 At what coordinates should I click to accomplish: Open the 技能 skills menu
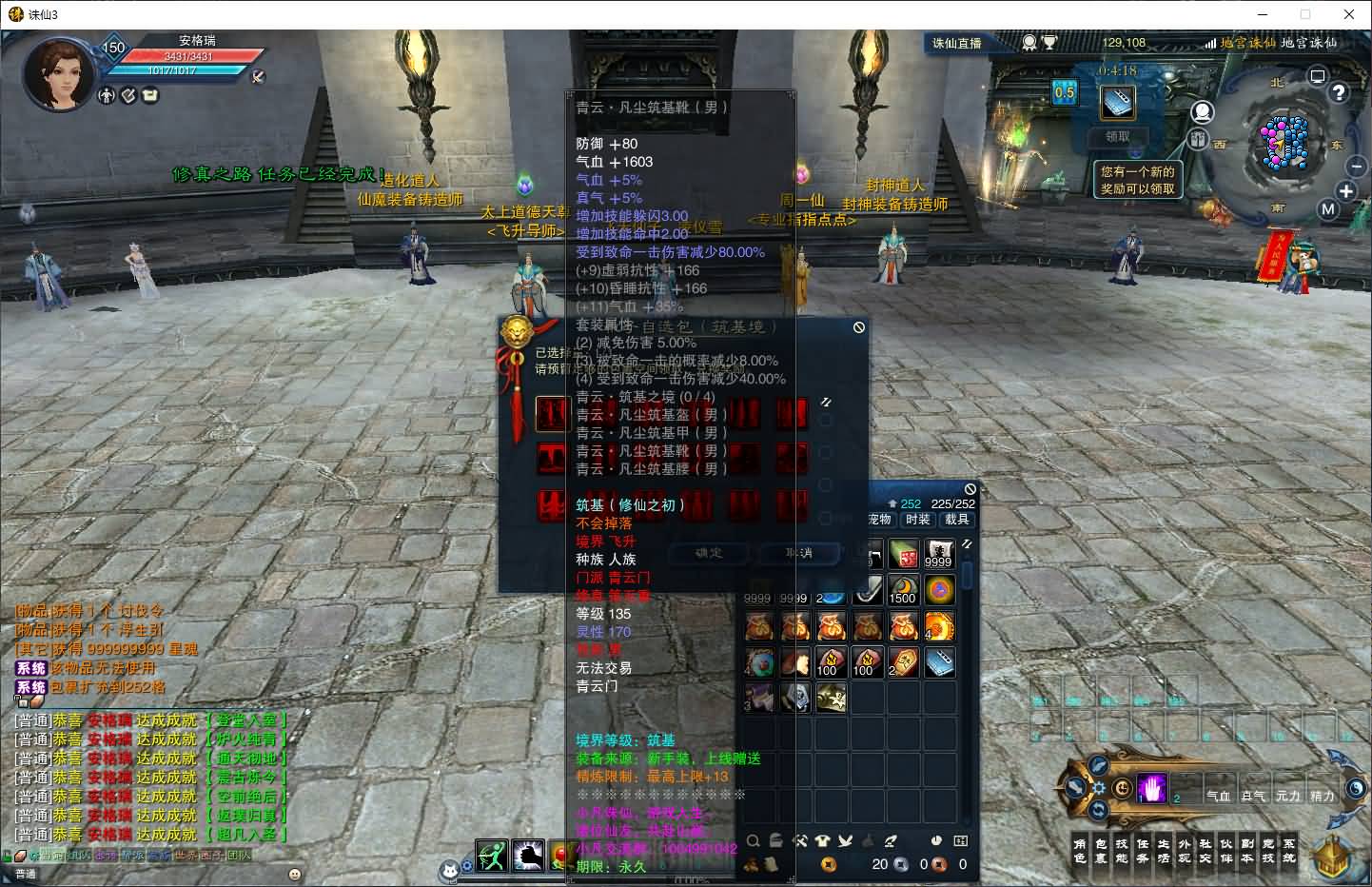tap(1122, 851)
